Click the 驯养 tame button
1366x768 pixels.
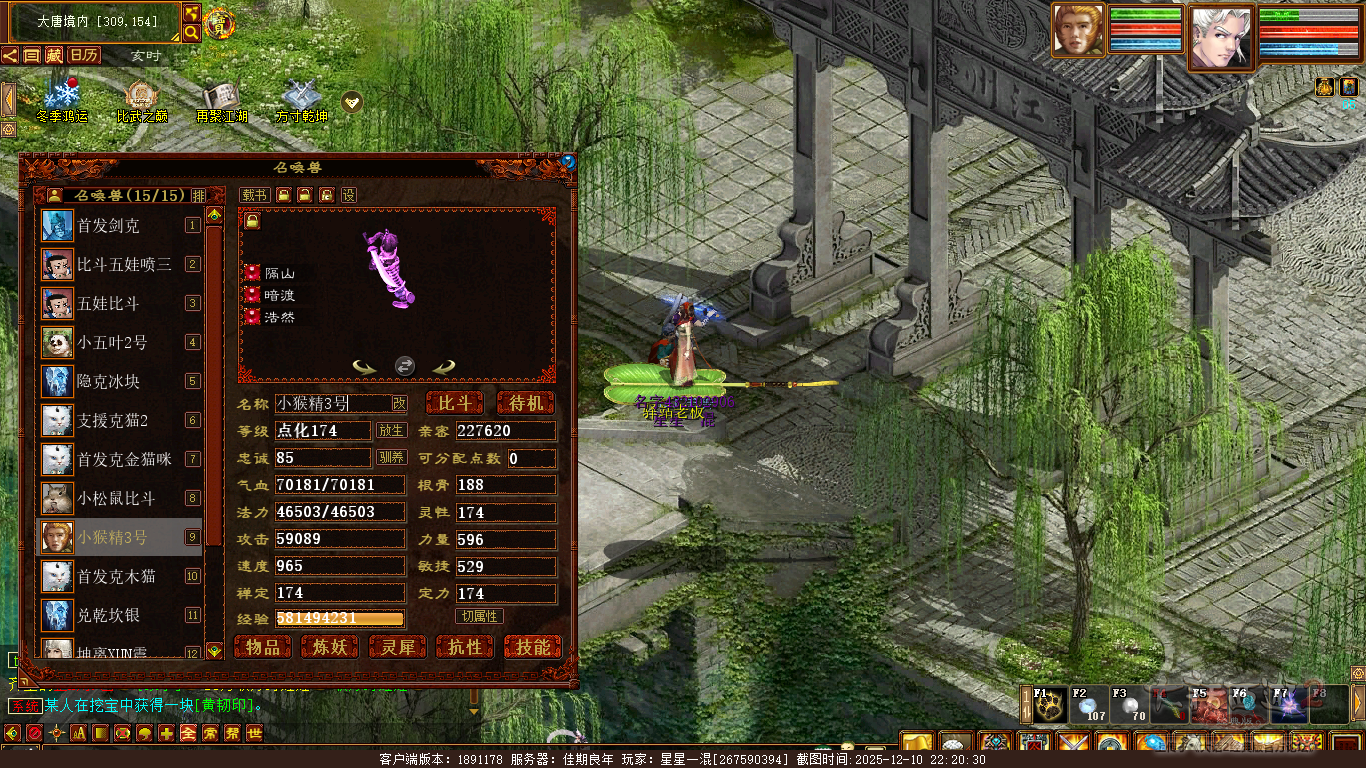coord(391,458)
